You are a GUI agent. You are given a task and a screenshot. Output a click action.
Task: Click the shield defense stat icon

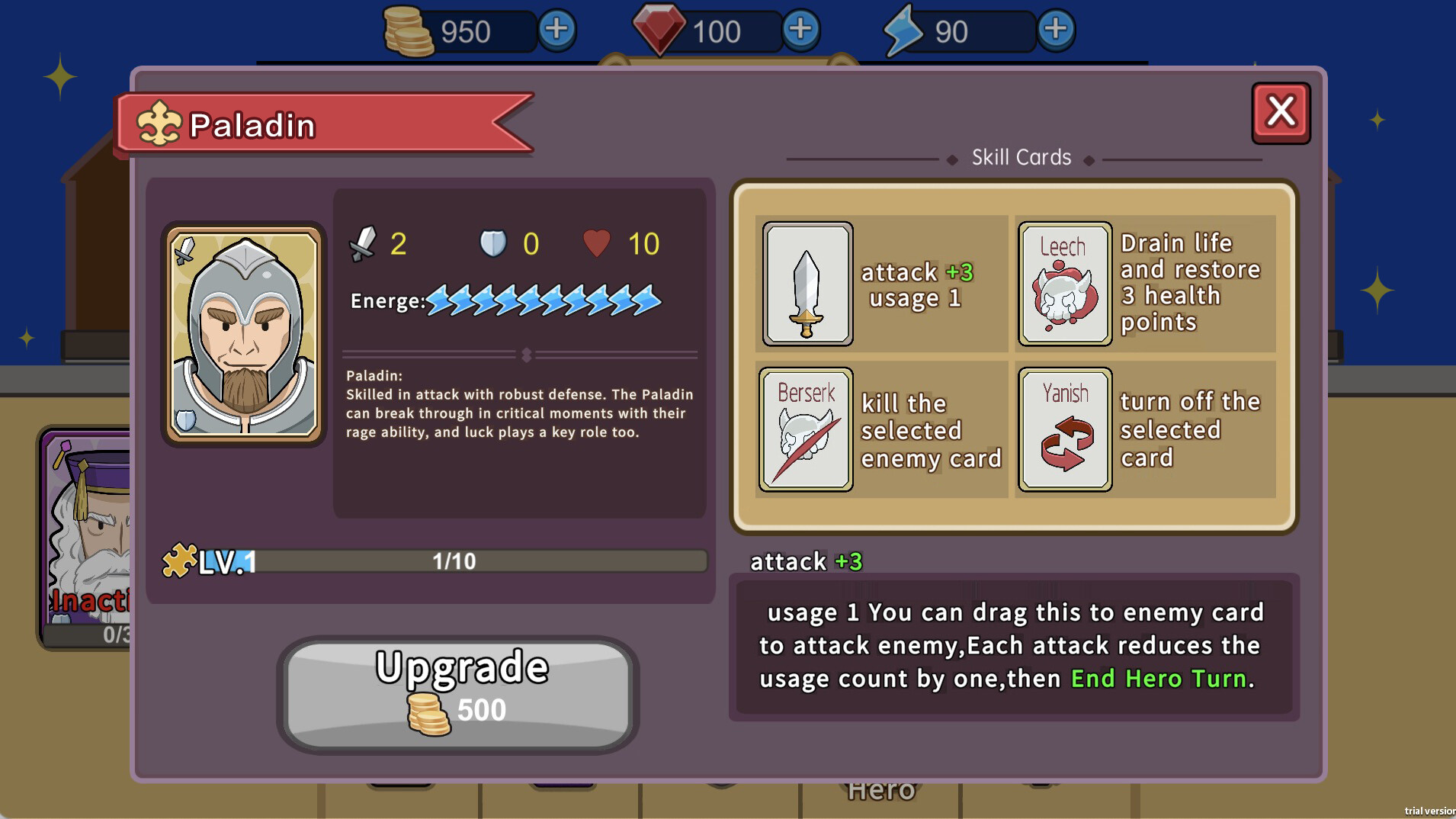pos(493,242)
